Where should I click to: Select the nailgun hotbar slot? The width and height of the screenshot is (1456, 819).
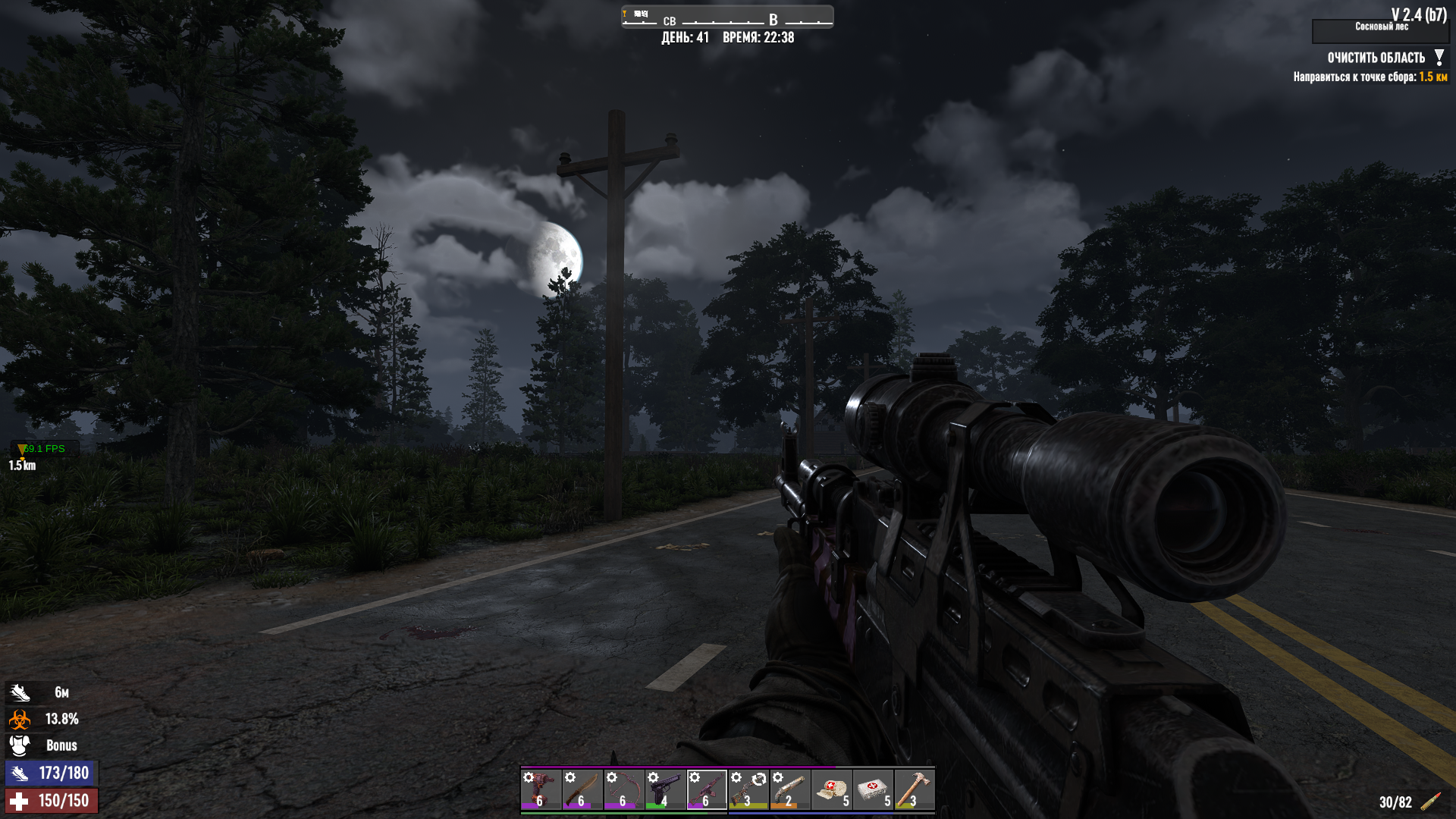541,789
